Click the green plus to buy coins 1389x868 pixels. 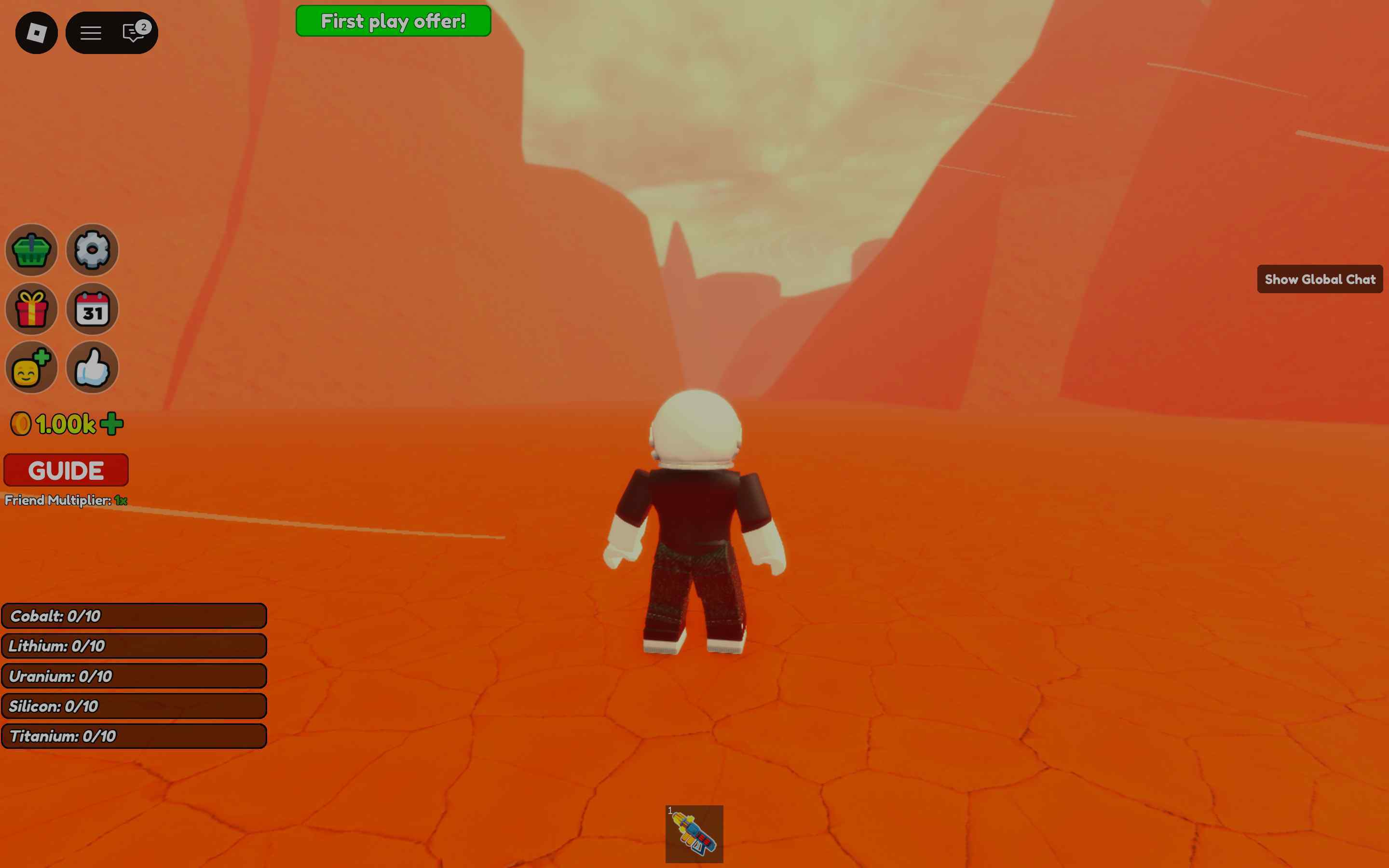point(111,423)
